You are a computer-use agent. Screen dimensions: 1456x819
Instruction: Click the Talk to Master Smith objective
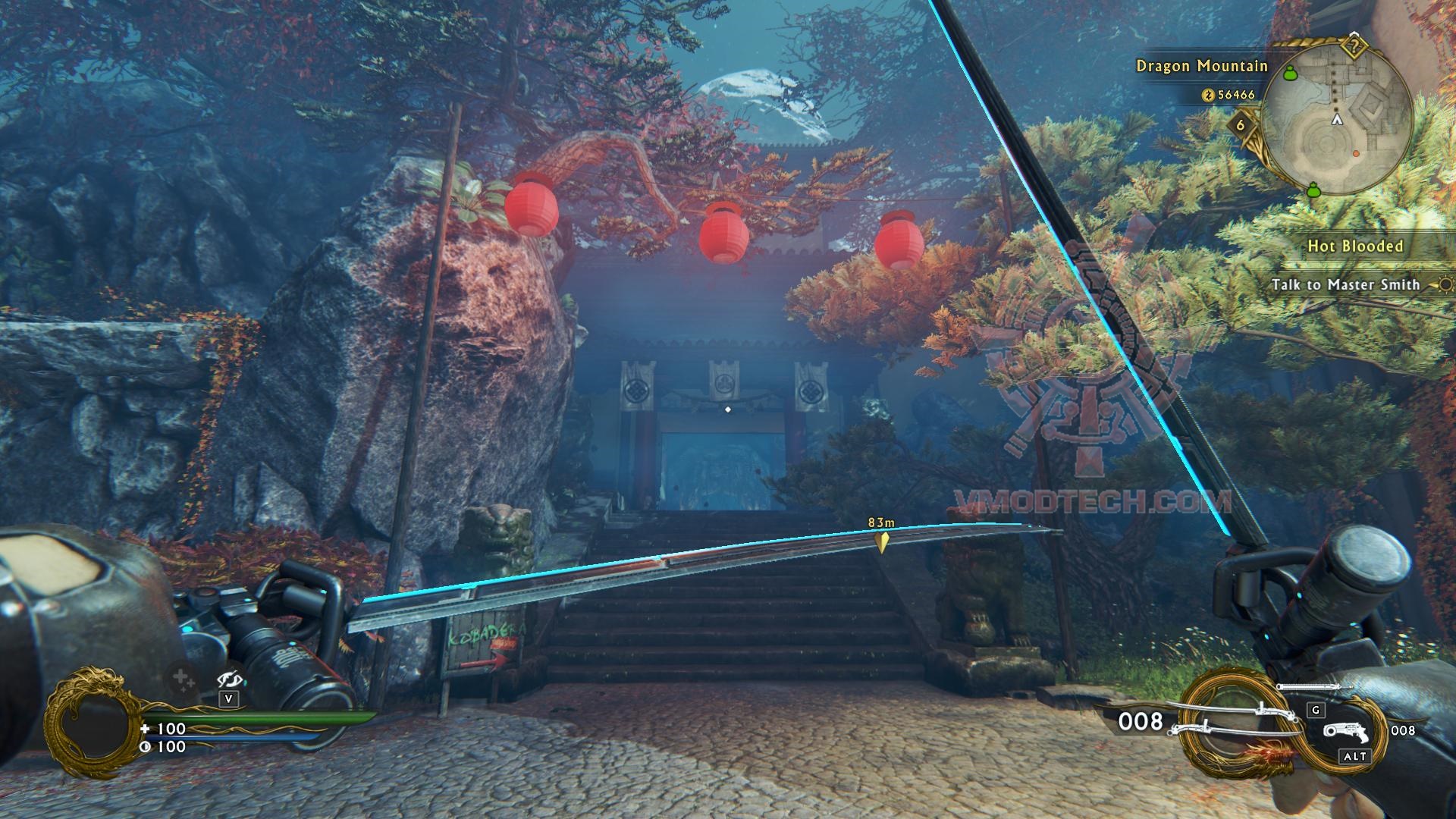click(x=1345, y=284)
